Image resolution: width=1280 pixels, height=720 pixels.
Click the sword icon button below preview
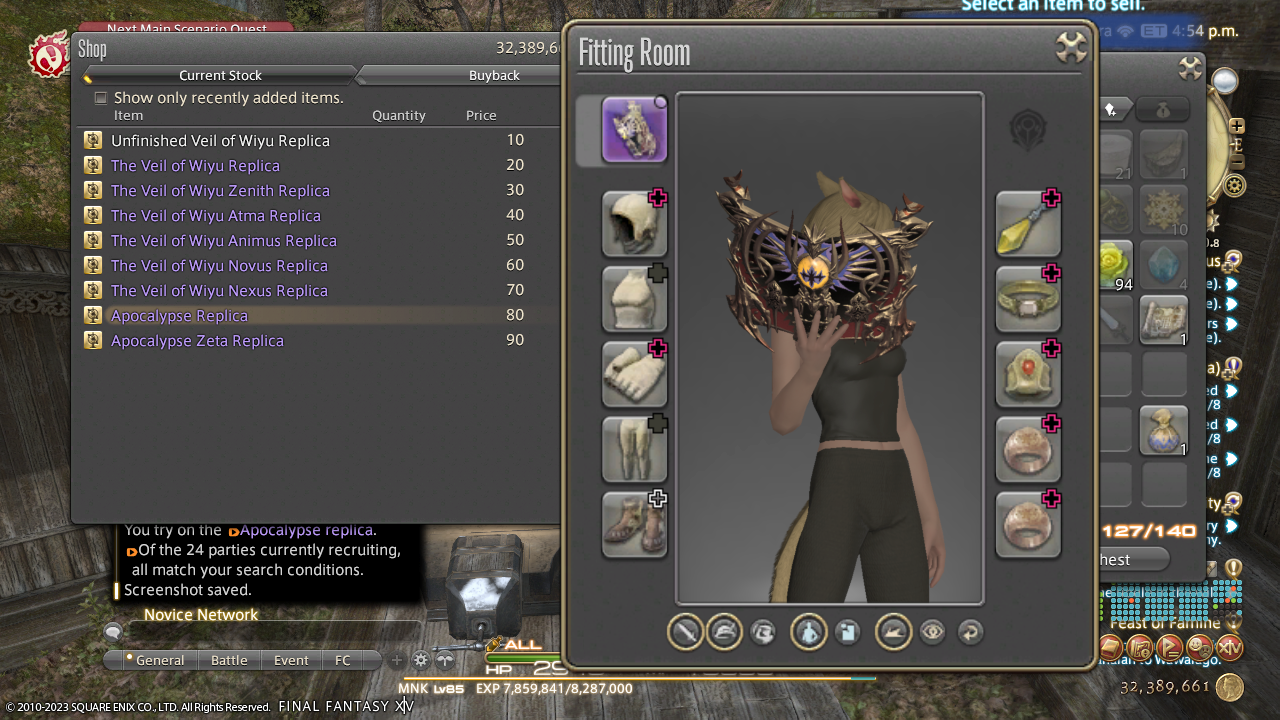[685, 632]
